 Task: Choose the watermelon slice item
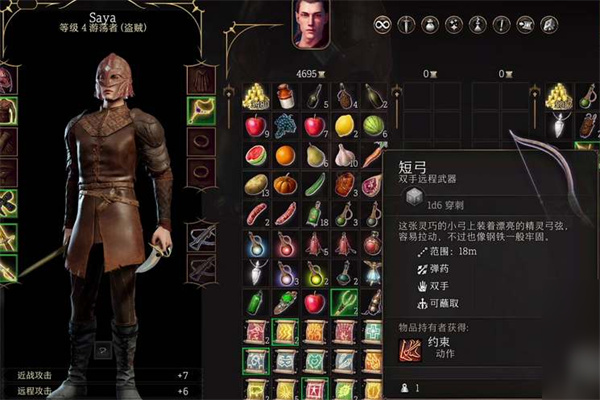pyautogui.click(x=254, y=155)
